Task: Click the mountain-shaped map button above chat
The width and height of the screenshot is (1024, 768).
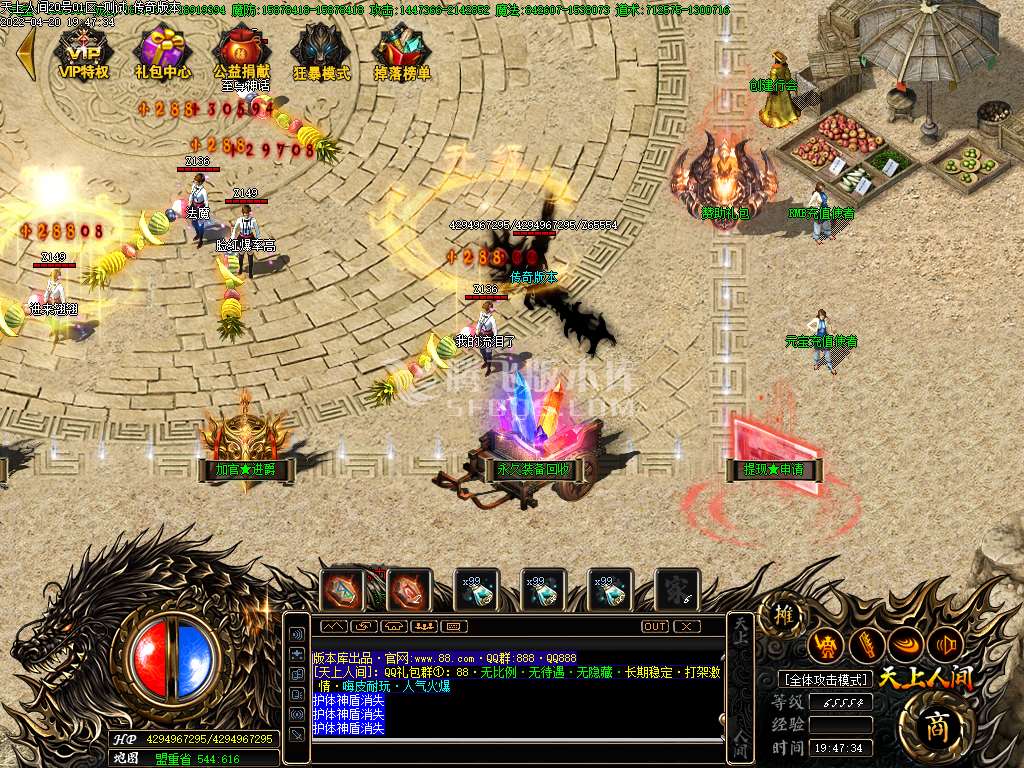Action: [x=333, y=626]
